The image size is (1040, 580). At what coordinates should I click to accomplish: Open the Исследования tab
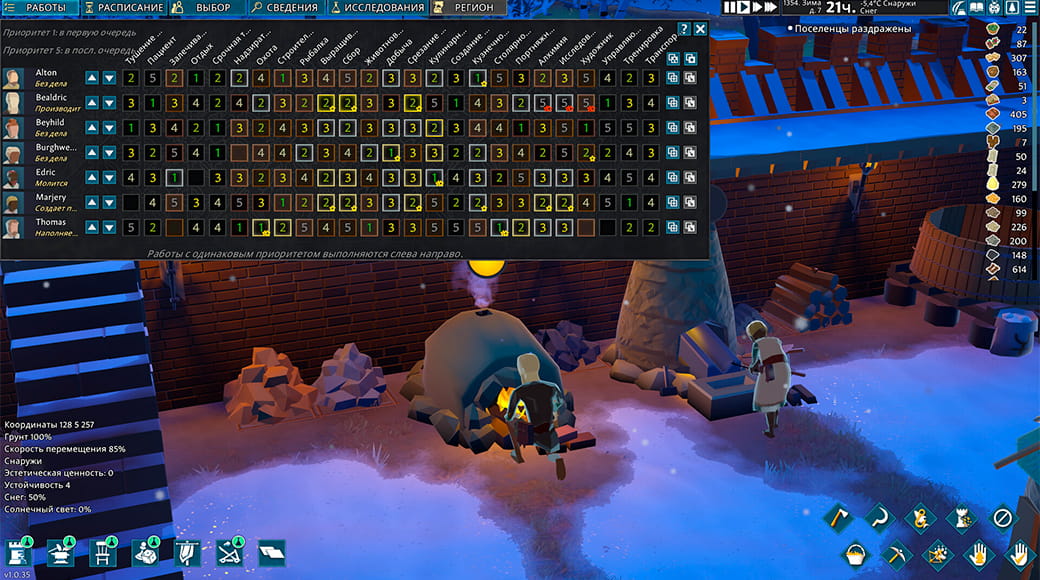click(377, 8)
